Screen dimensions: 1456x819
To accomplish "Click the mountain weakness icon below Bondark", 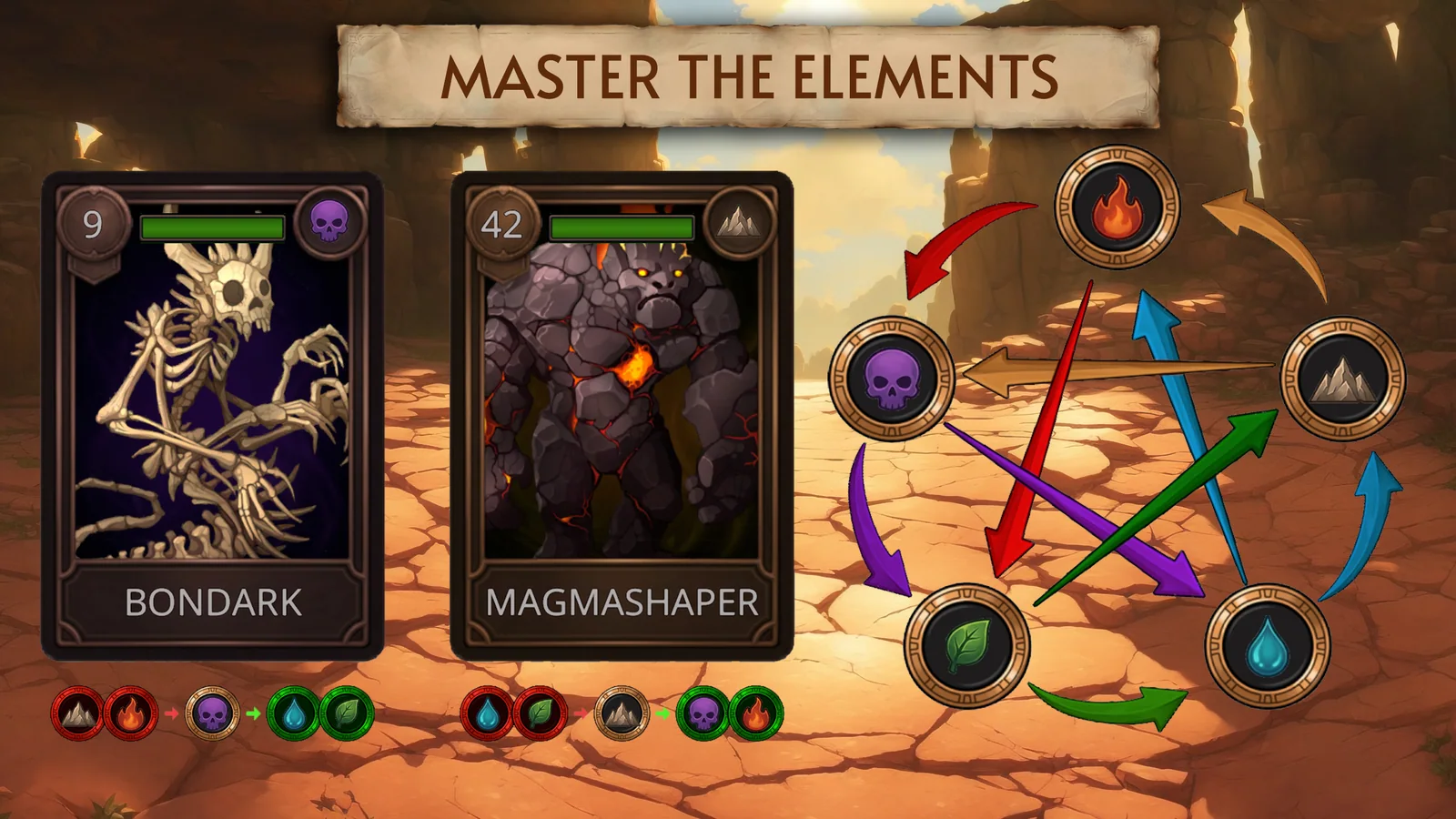I will pyautogui.click(x=77, y=713).
